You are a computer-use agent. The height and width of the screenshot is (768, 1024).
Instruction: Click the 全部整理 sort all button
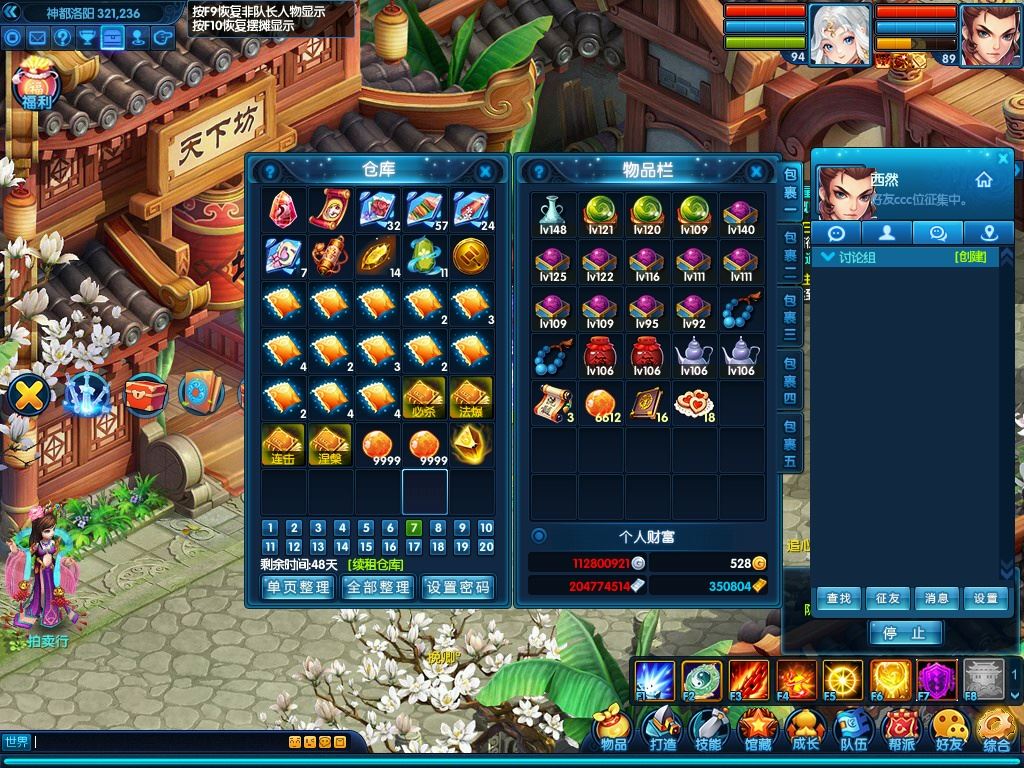point(377,587)
